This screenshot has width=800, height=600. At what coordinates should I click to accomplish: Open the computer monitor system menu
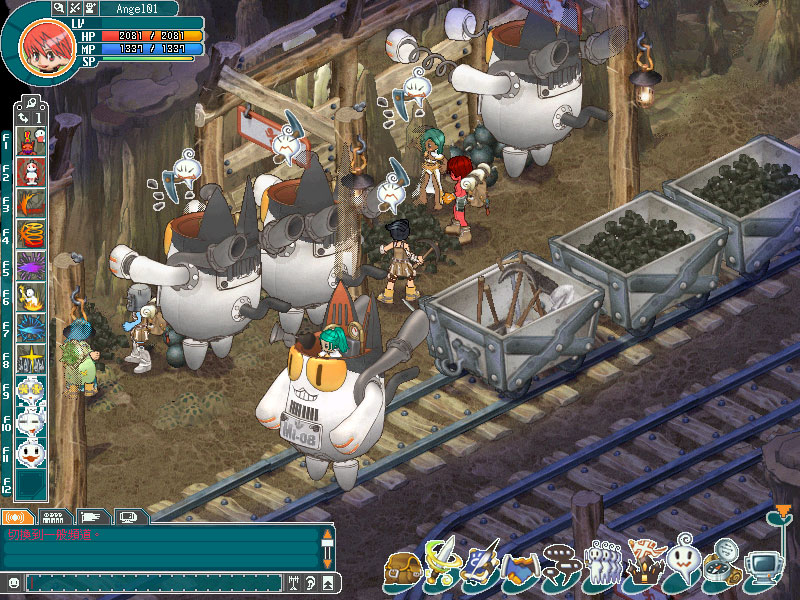click(x=764, y=568)
